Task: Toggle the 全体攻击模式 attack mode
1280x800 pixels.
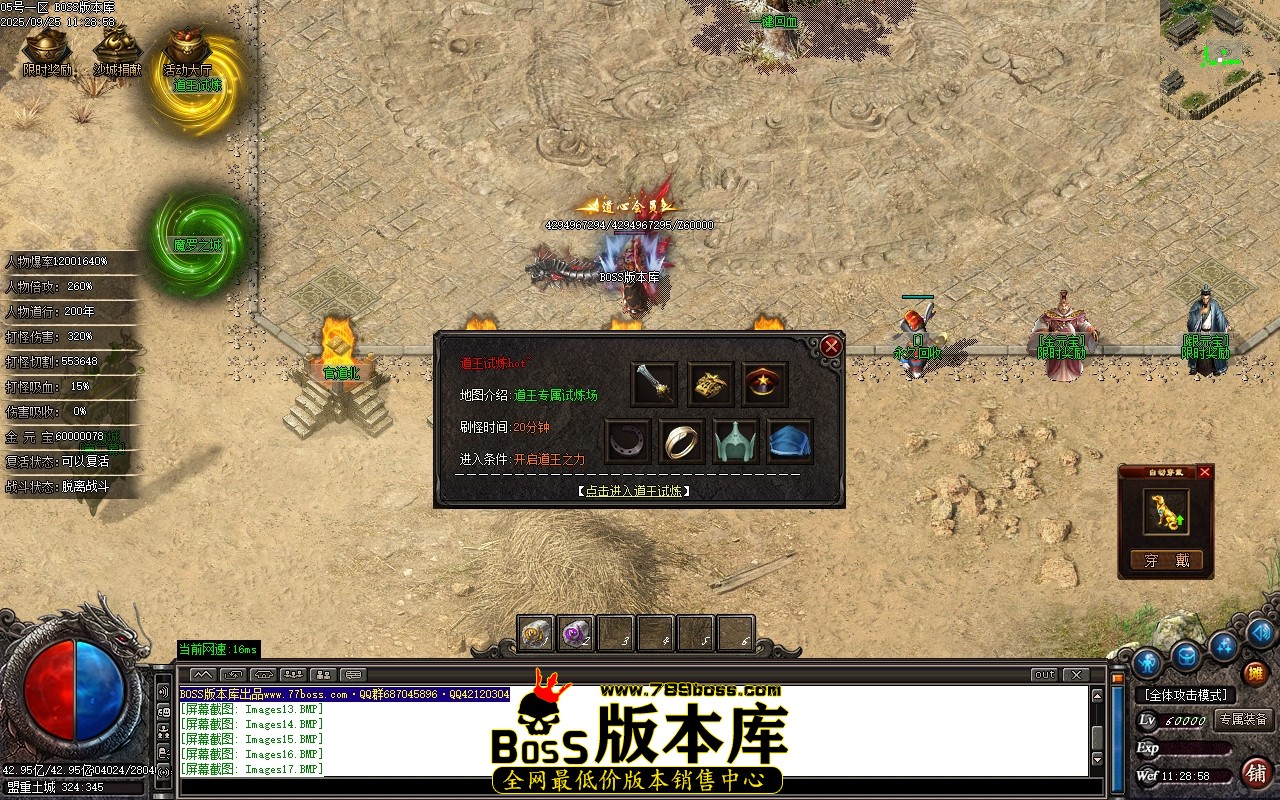Action: (1186, 695)
